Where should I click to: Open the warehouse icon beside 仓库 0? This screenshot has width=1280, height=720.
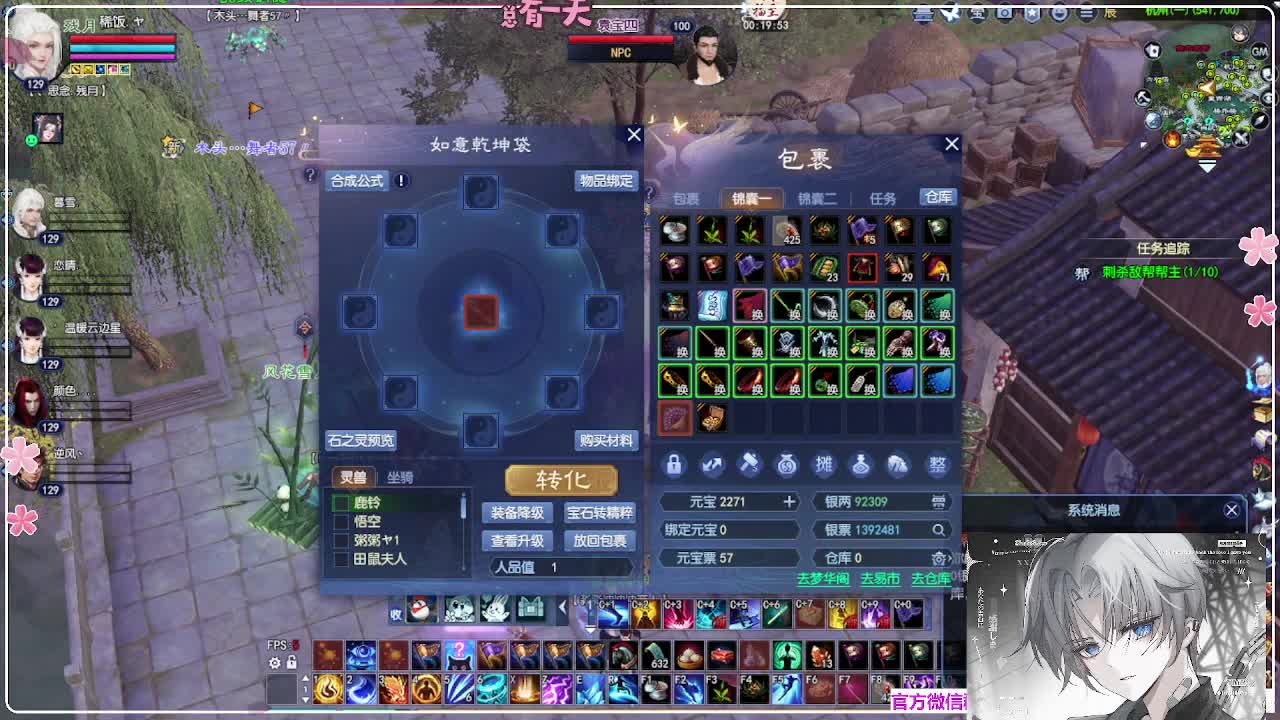(x=938, y=558)
